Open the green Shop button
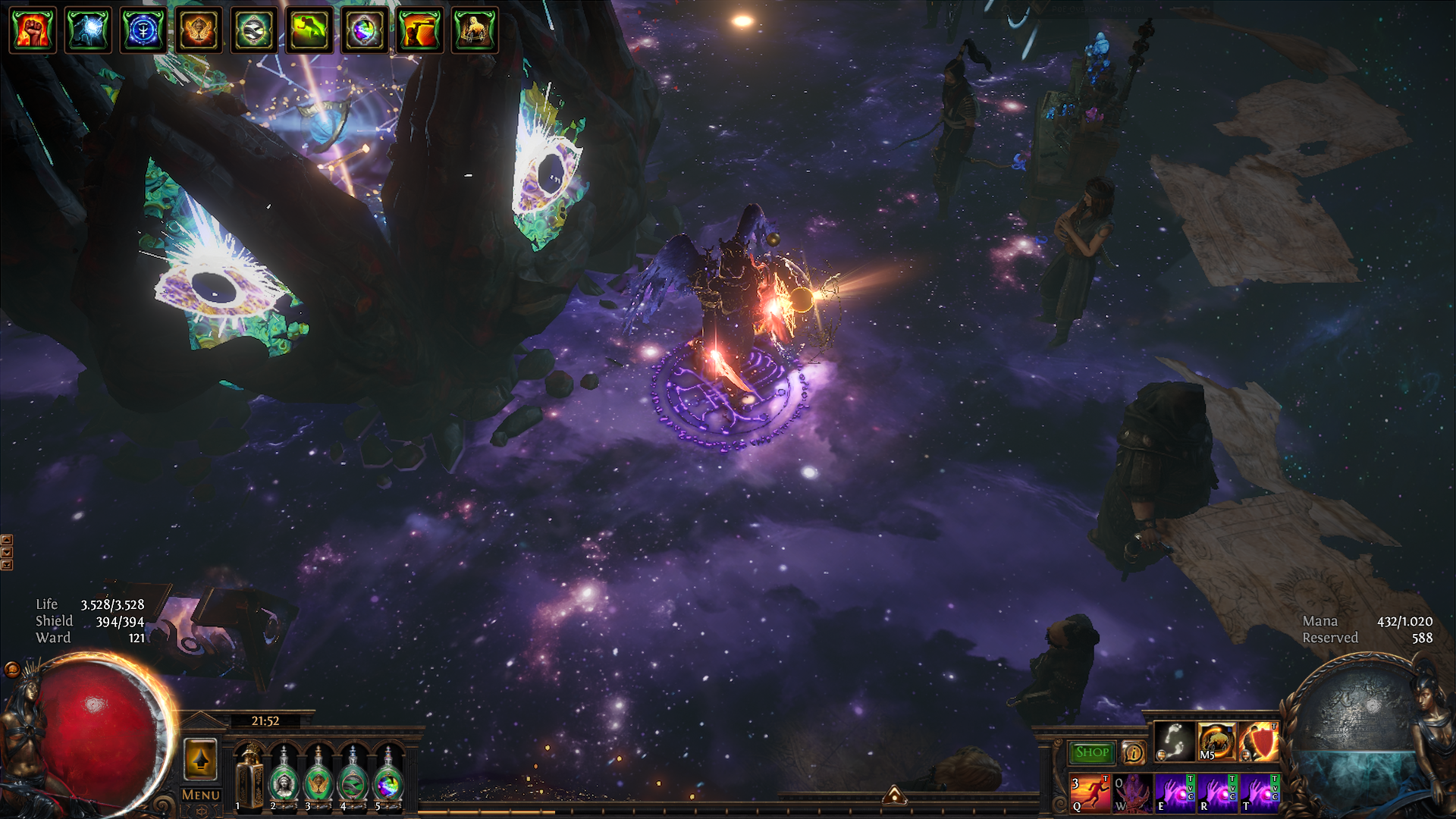This screenshot has height=819, width=1456. [1091, 752]
